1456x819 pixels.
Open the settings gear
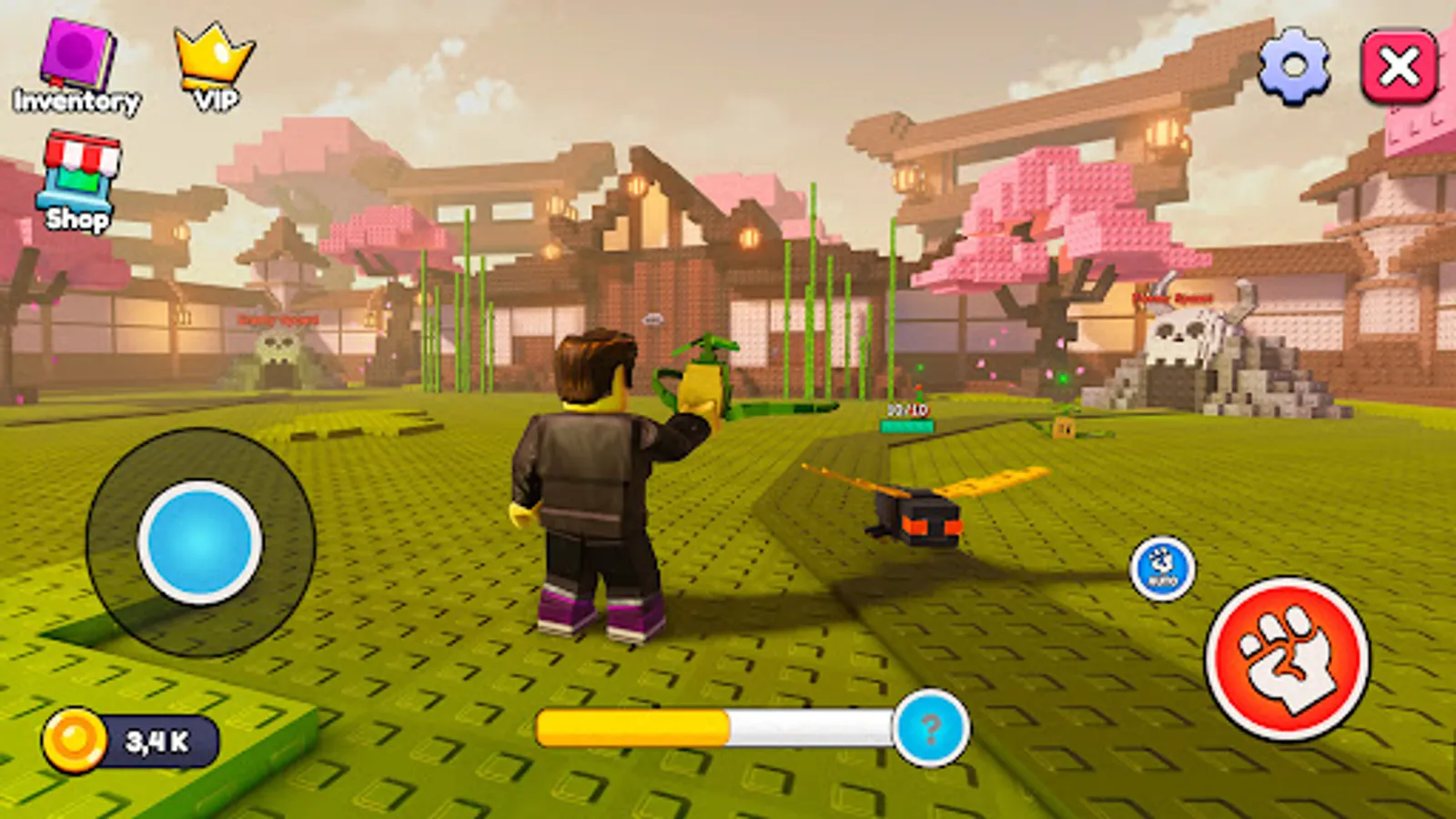coord(1293,66)
